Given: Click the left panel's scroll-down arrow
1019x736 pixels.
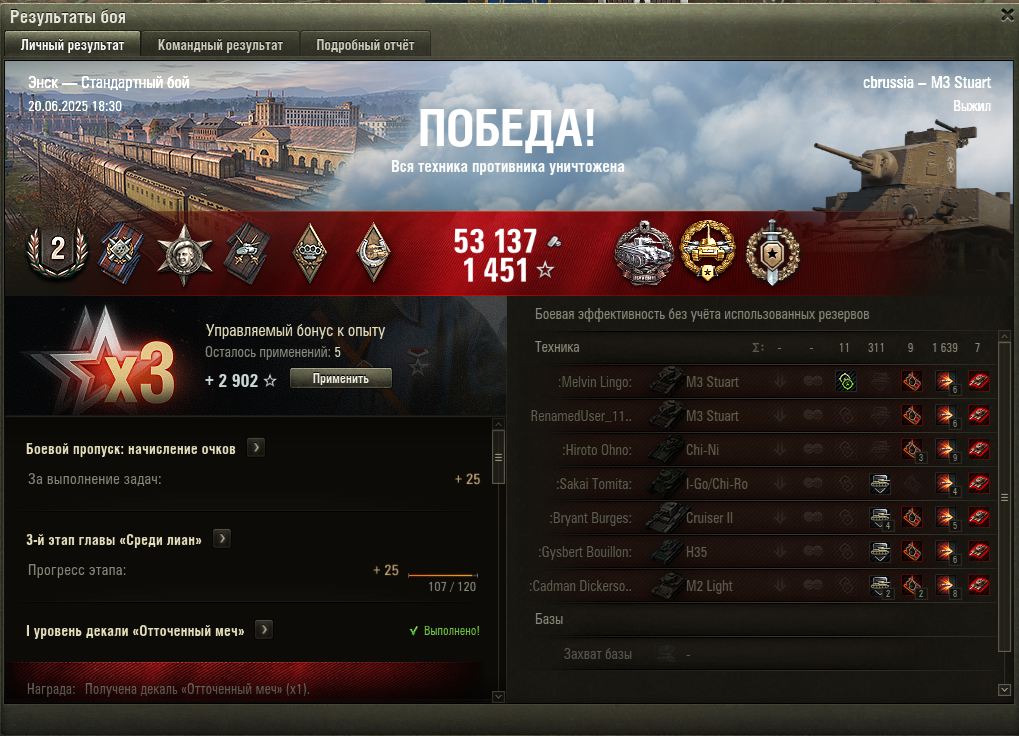Looking at the screenshot, I should 498,695.
